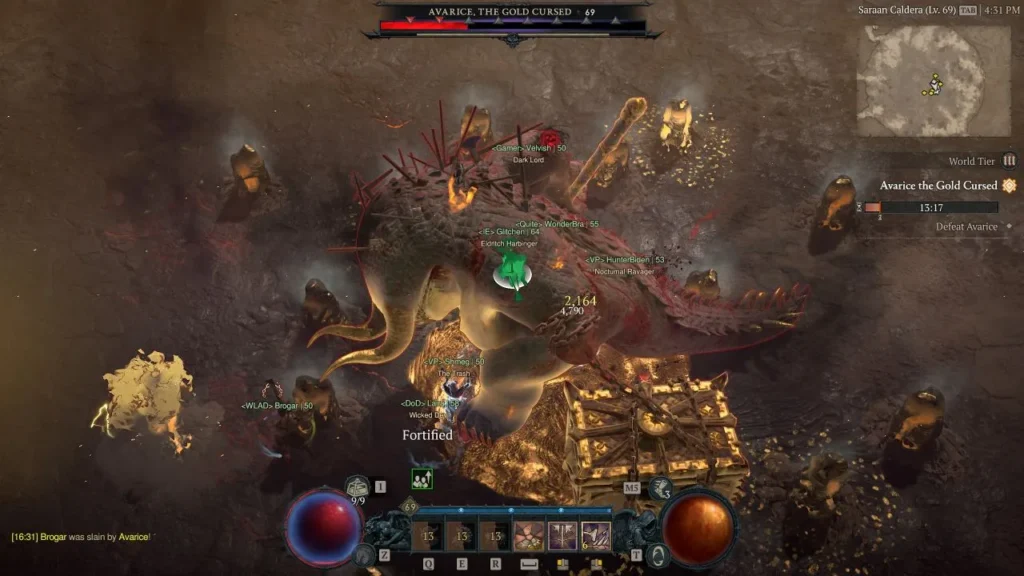
Task: Use the blade barrage skill showing 6
Action: click(x=596, y=536)
